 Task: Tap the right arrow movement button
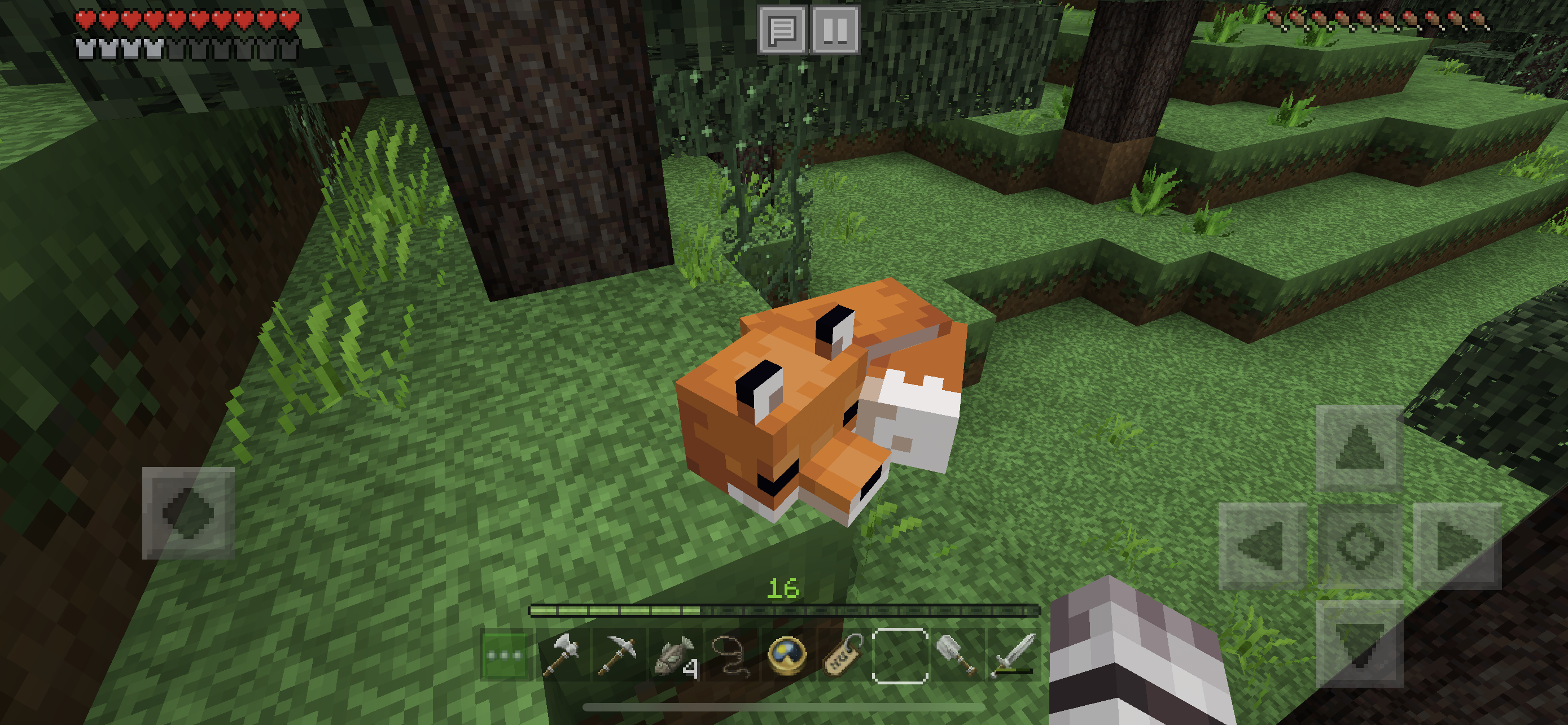tap(1457, 546)
